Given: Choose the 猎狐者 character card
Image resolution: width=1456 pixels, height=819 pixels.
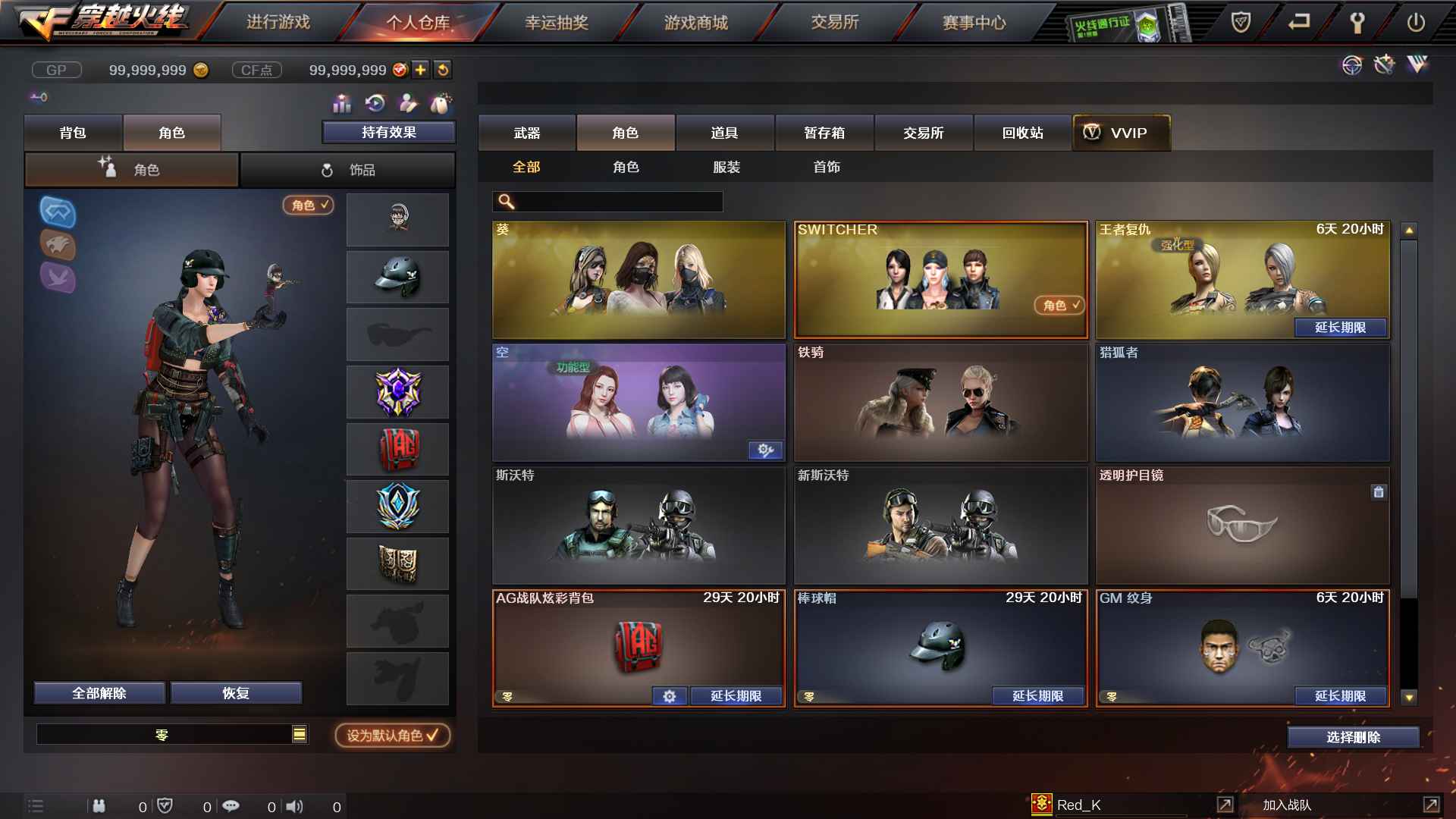Looking at the screenshot, I should click(1242, 402).
